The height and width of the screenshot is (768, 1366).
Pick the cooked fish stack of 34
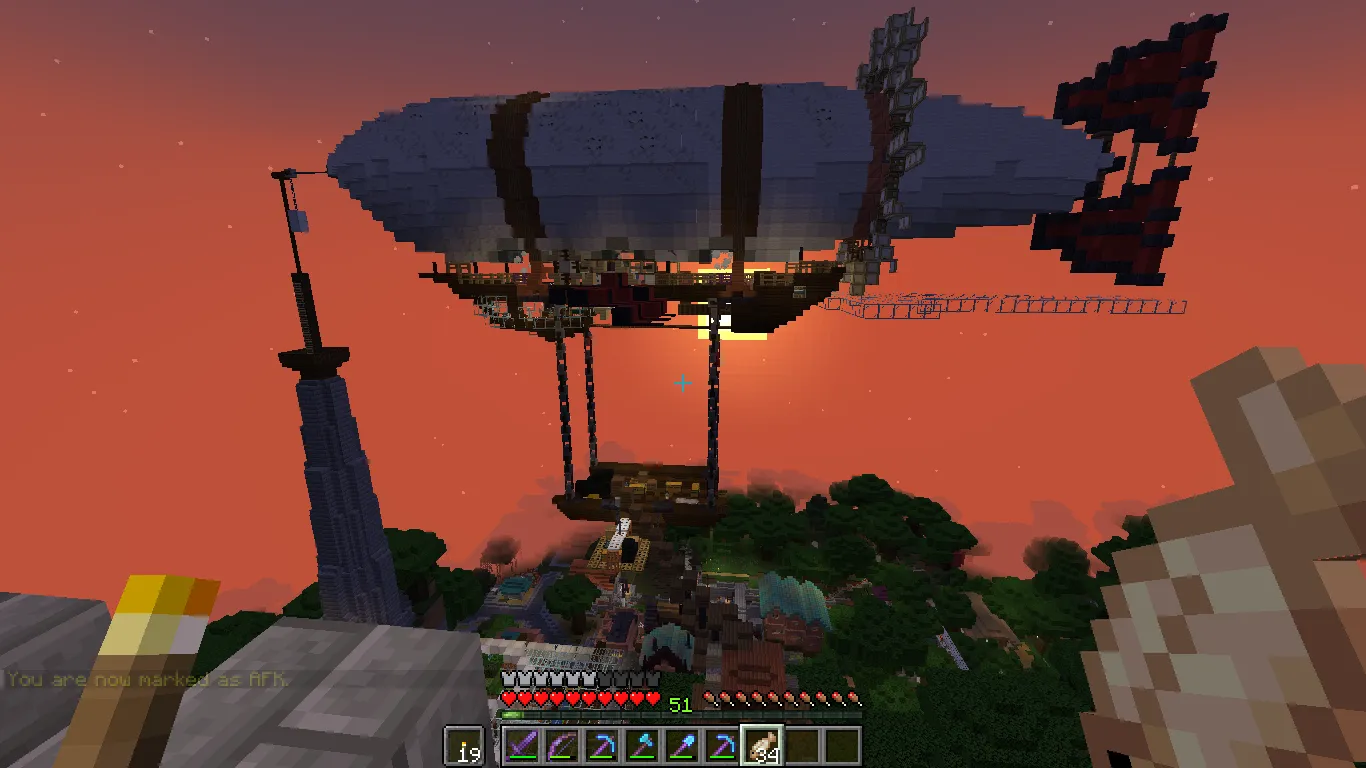pos(762,746)
